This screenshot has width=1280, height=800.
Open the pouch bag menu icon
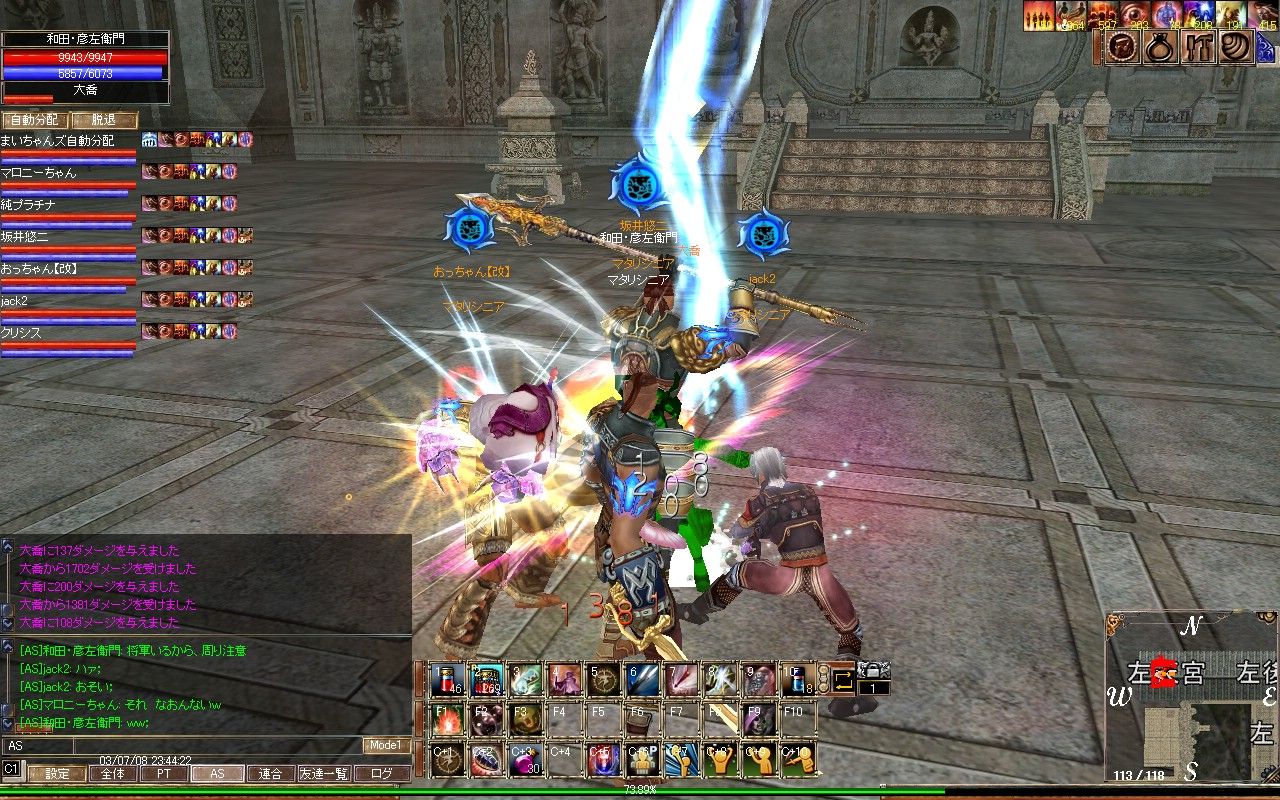click(1160, 47)
